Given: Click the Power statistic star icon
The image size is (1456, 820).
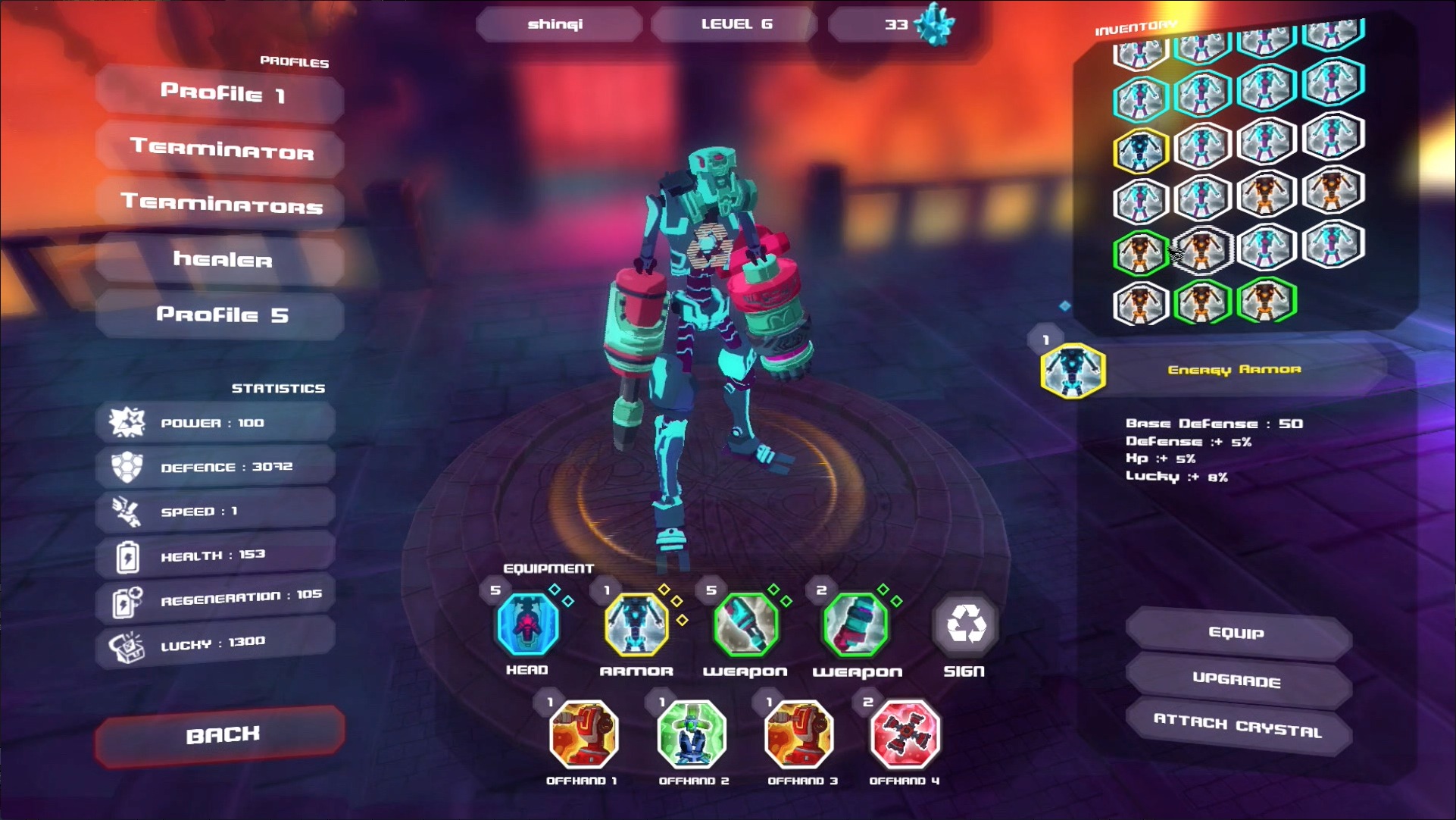Looking at the screenshot, I should coord(129,422).
